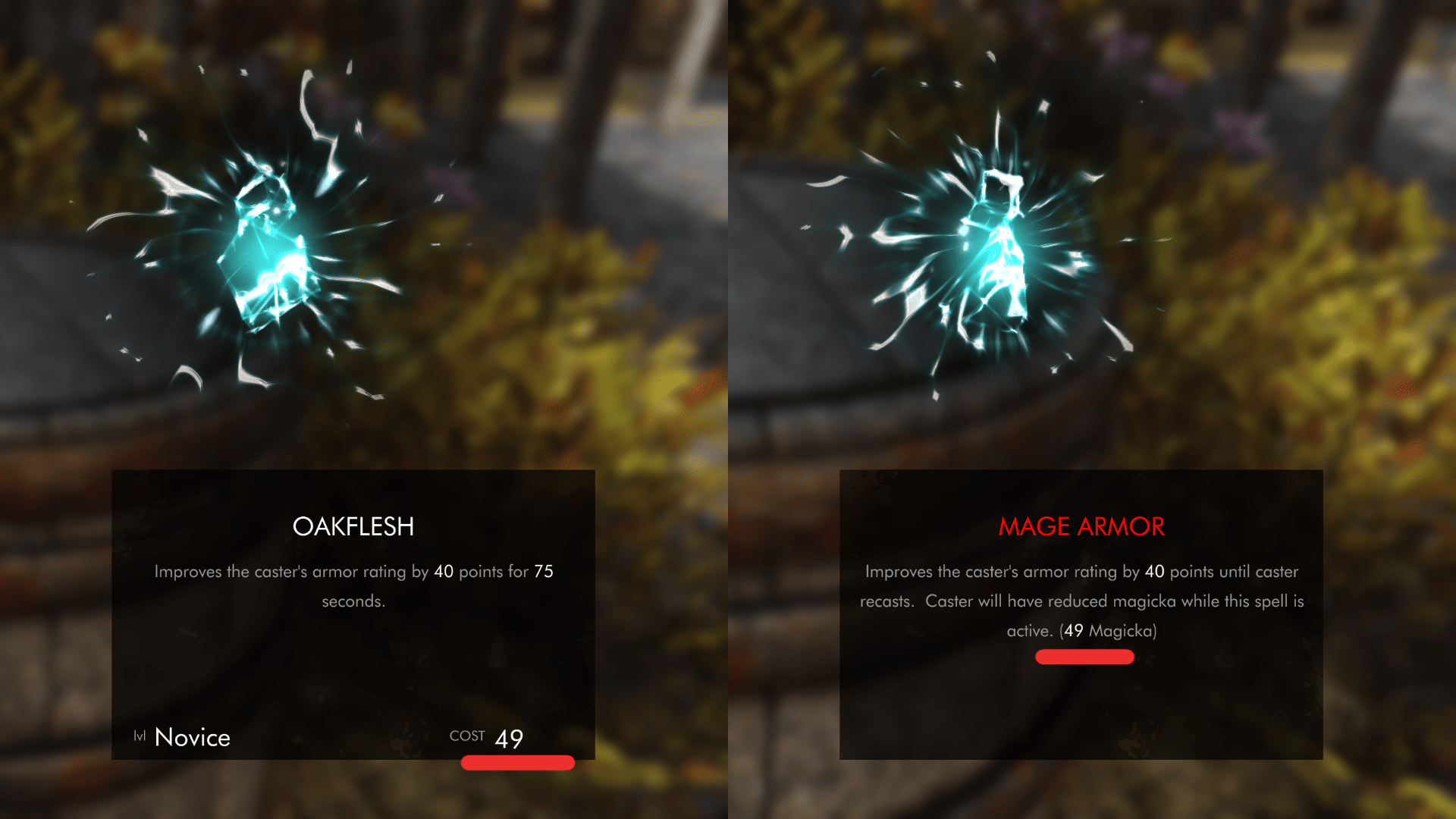
Task: Click the COST label icon area
Action: click(468, 736)
